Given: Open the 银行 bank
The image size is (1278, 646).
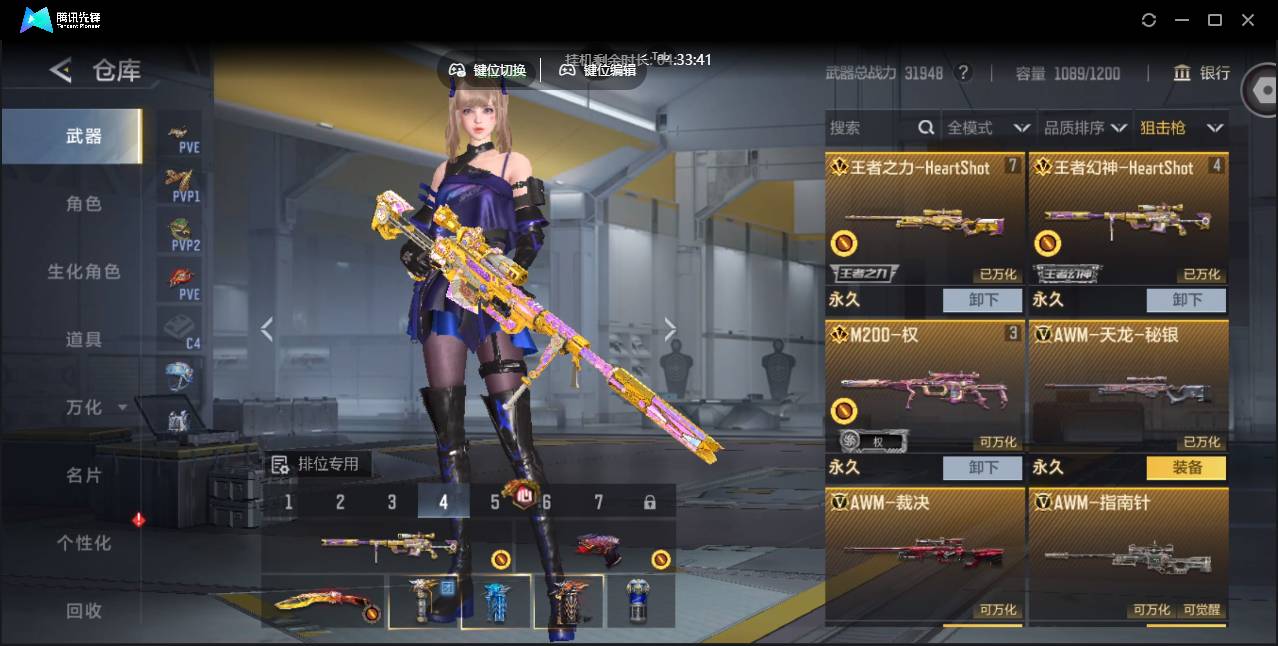Looking at the screenshot, I should 1202,73.
